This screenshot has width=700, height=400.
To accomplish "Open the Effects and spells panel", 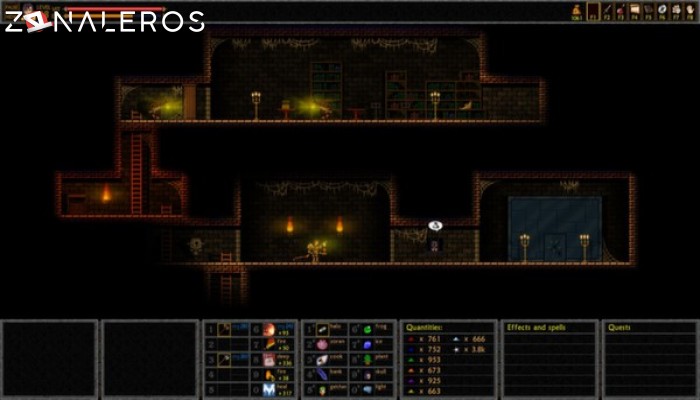I will coord(549,360).
